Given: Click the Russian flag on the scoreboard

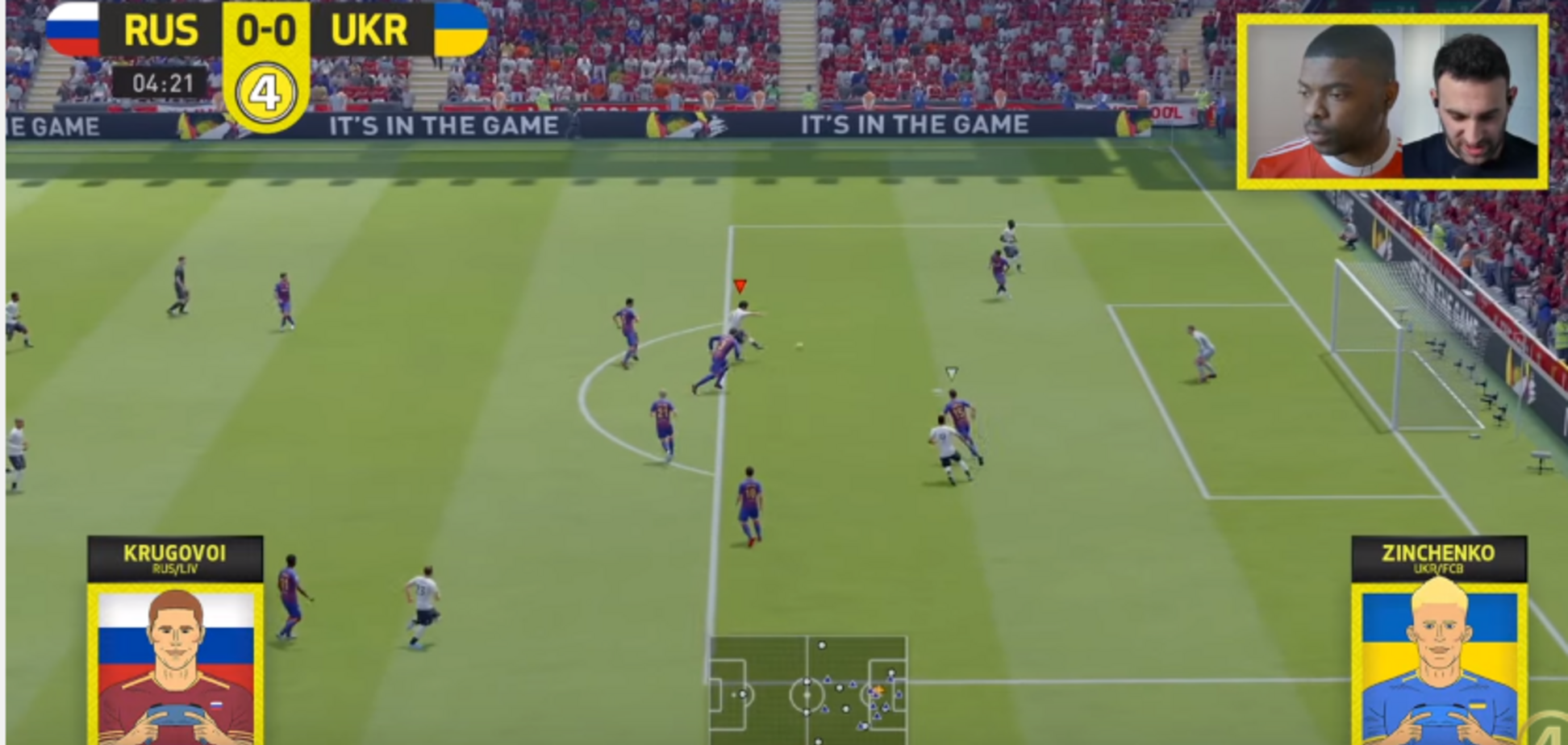Looking at the screenshot, I should tap(73, 30).
